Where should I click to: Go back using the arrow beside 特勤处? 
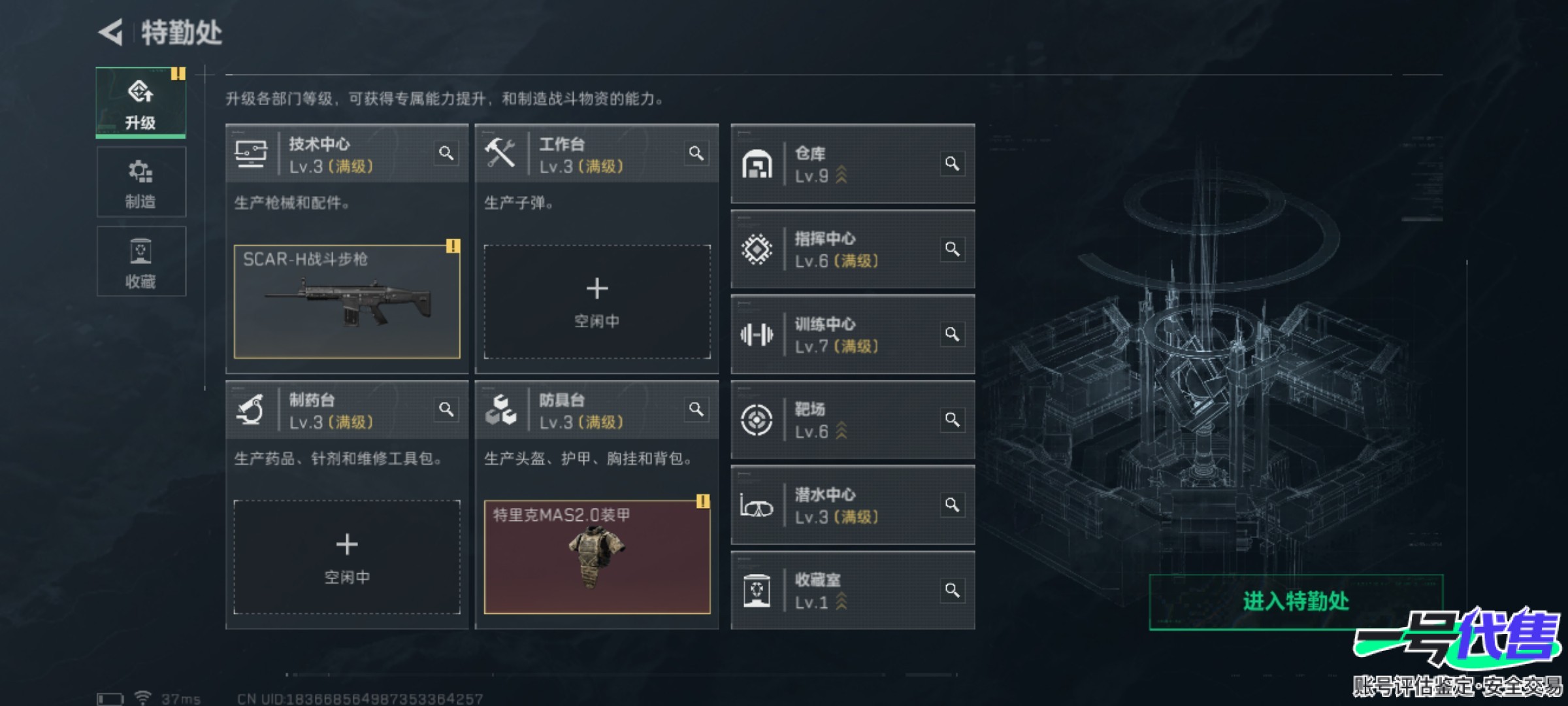111,32
